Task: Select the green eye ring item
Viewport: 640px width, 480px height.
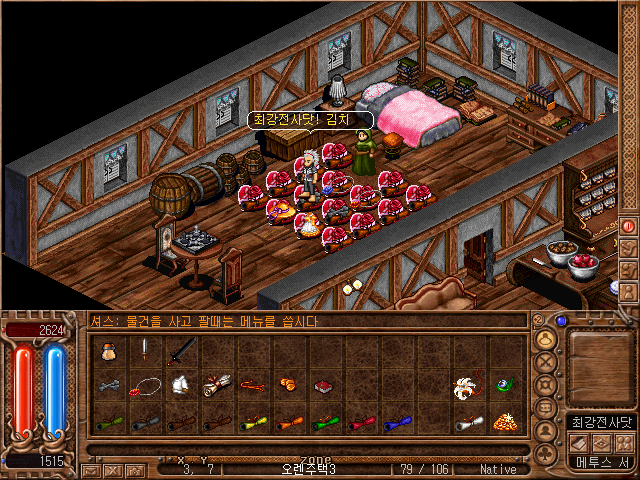Action: [501, 386]
